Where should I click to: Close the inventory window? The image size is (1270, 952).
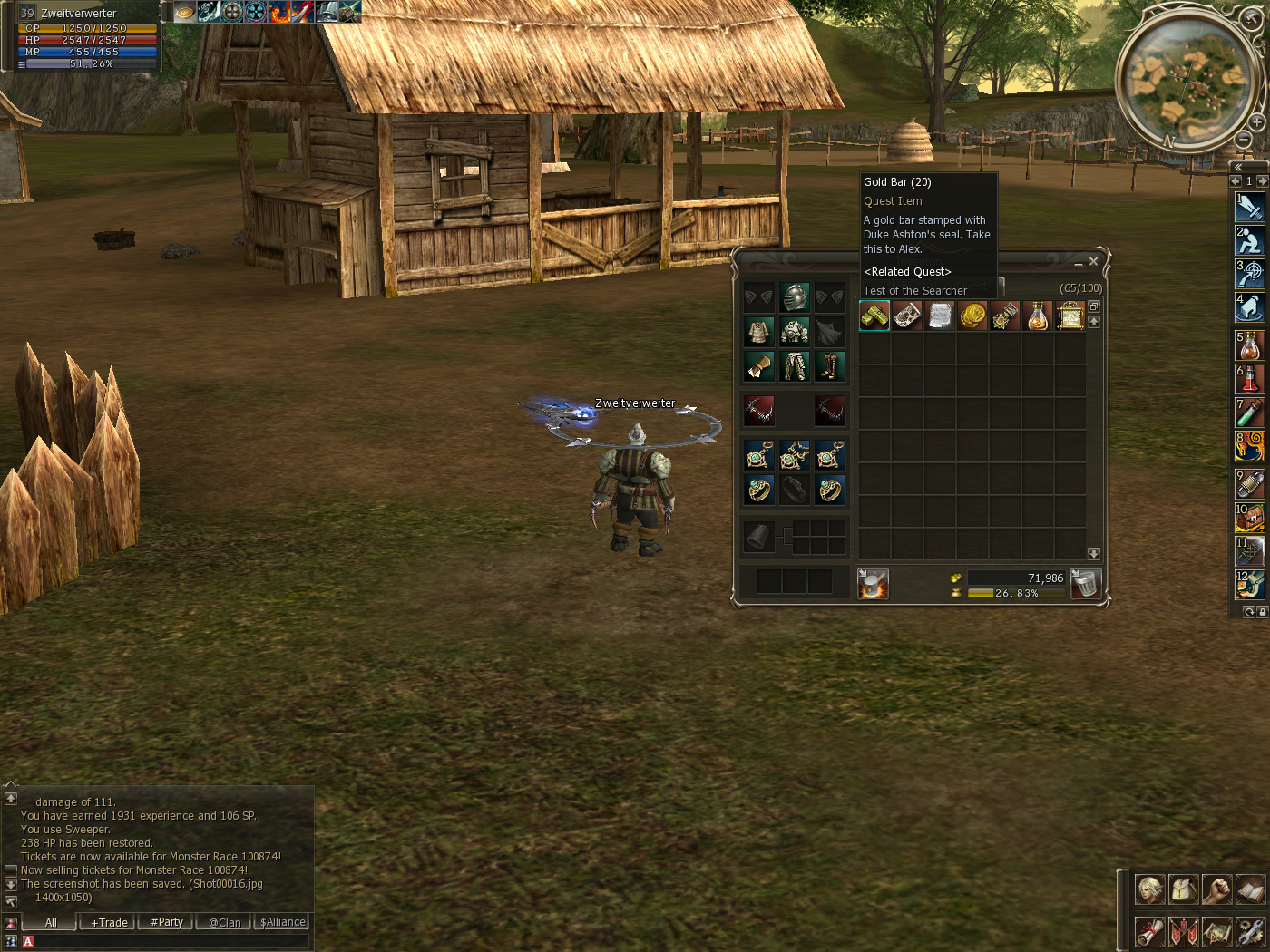tap(1093, 261)
